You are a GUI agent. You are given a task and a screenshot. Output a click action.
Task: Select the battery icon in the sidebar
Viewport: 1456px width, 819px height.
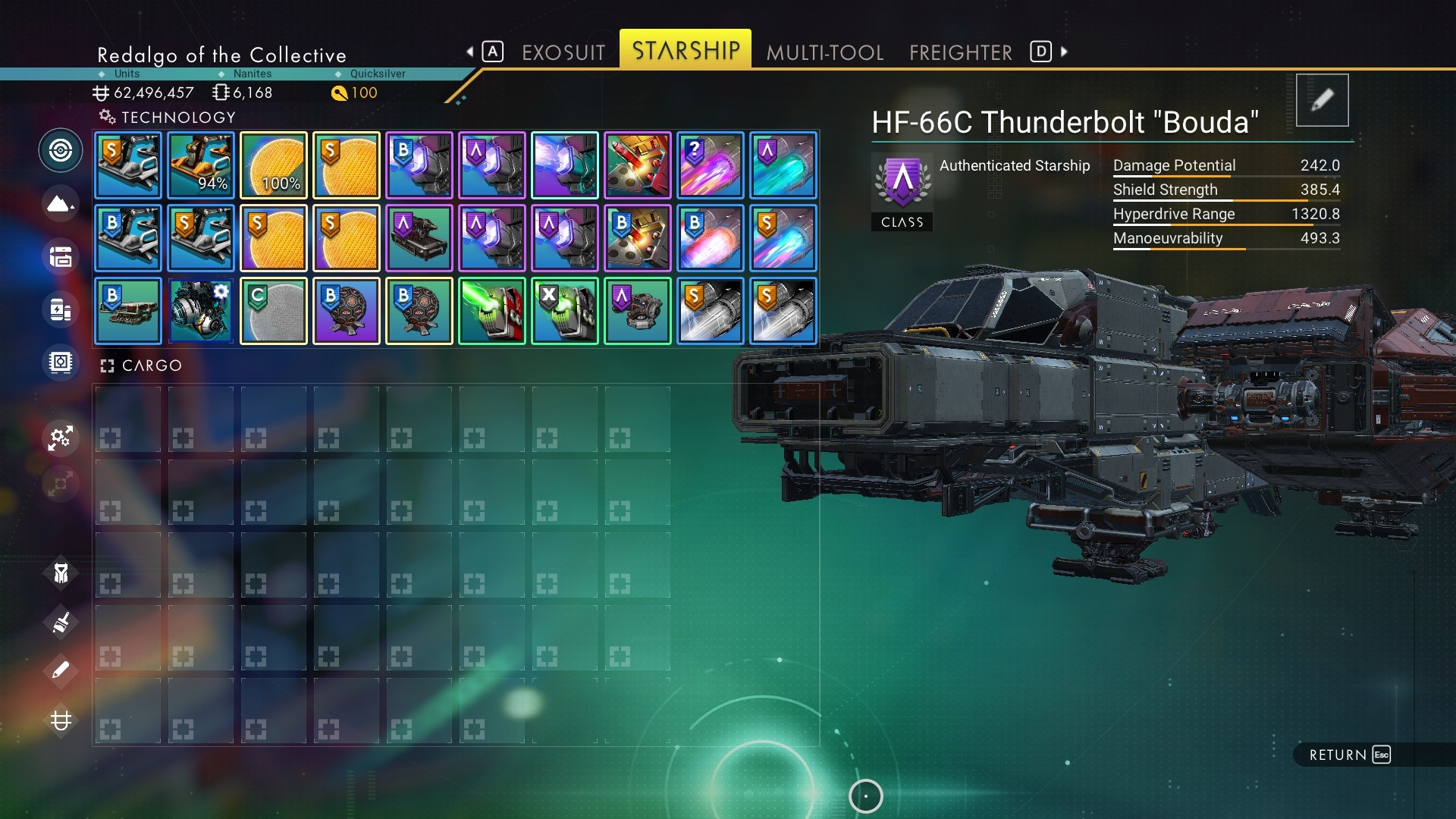click(x=61, y=309)
